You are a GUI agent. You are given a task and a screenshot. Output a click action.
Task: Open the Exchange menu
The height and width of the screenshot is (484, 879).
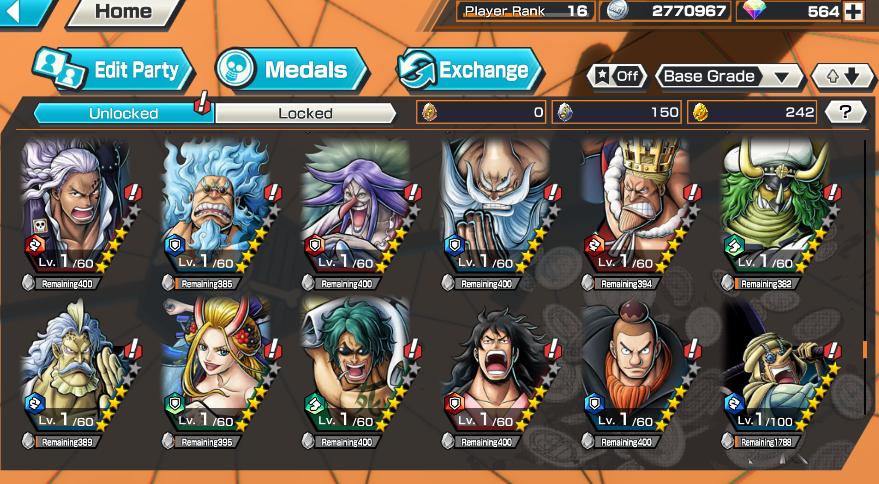469,70
